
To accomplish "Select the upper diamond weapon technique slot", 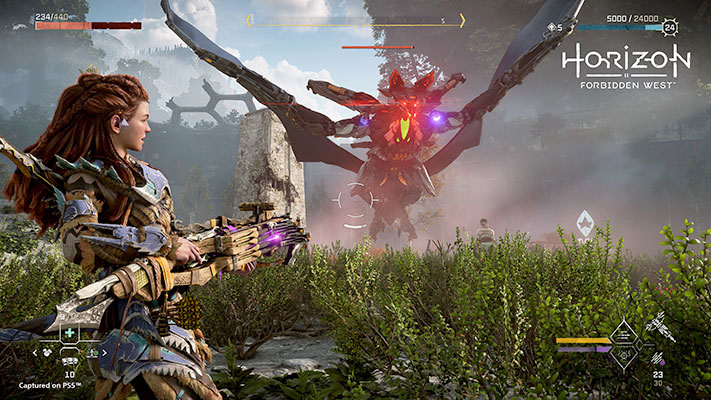I will pyautogui.click(x=621, y=332).
